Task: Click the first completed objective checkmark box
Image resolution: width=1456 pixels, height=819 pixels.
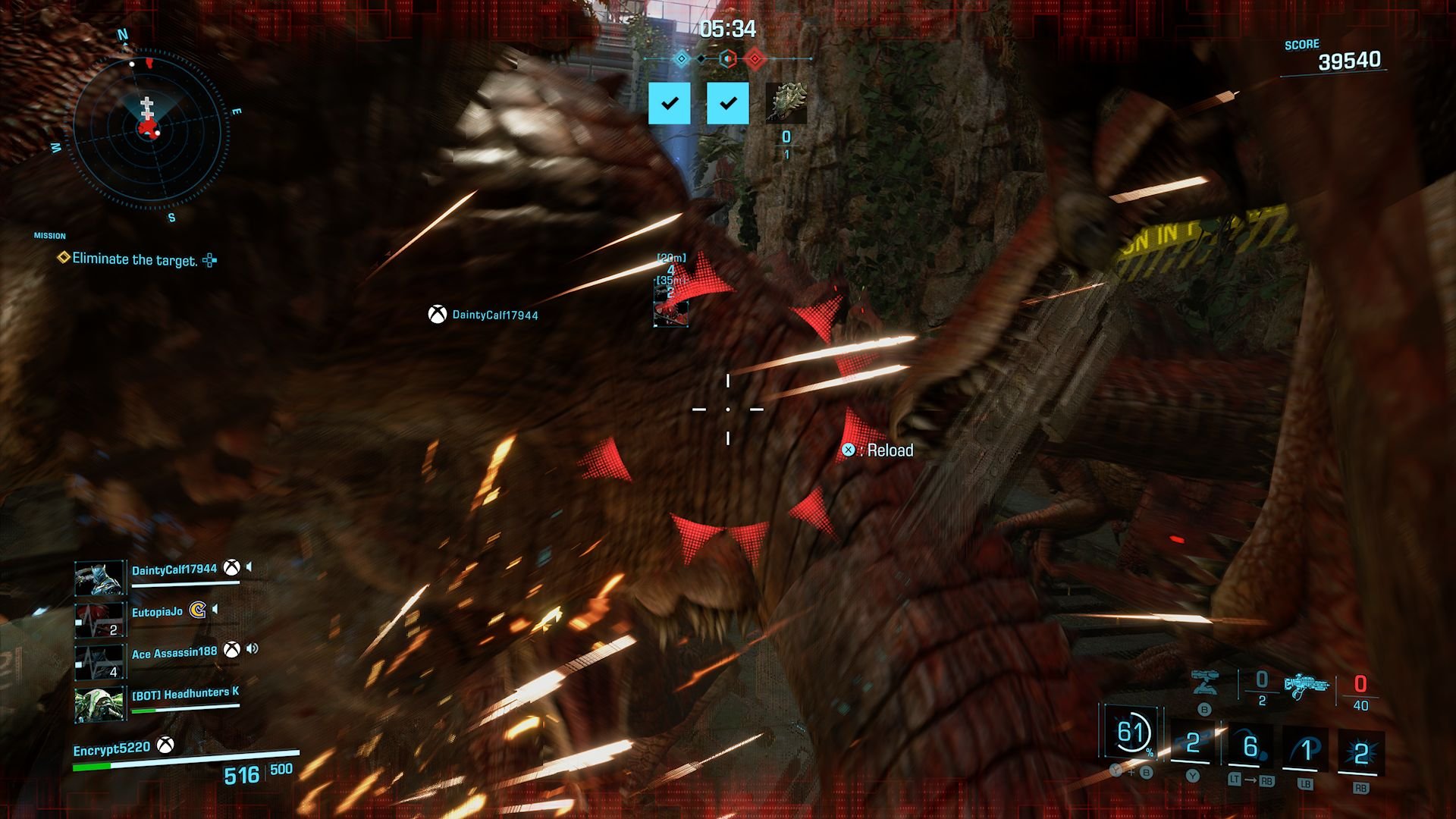Action: (x=670, y=103)
